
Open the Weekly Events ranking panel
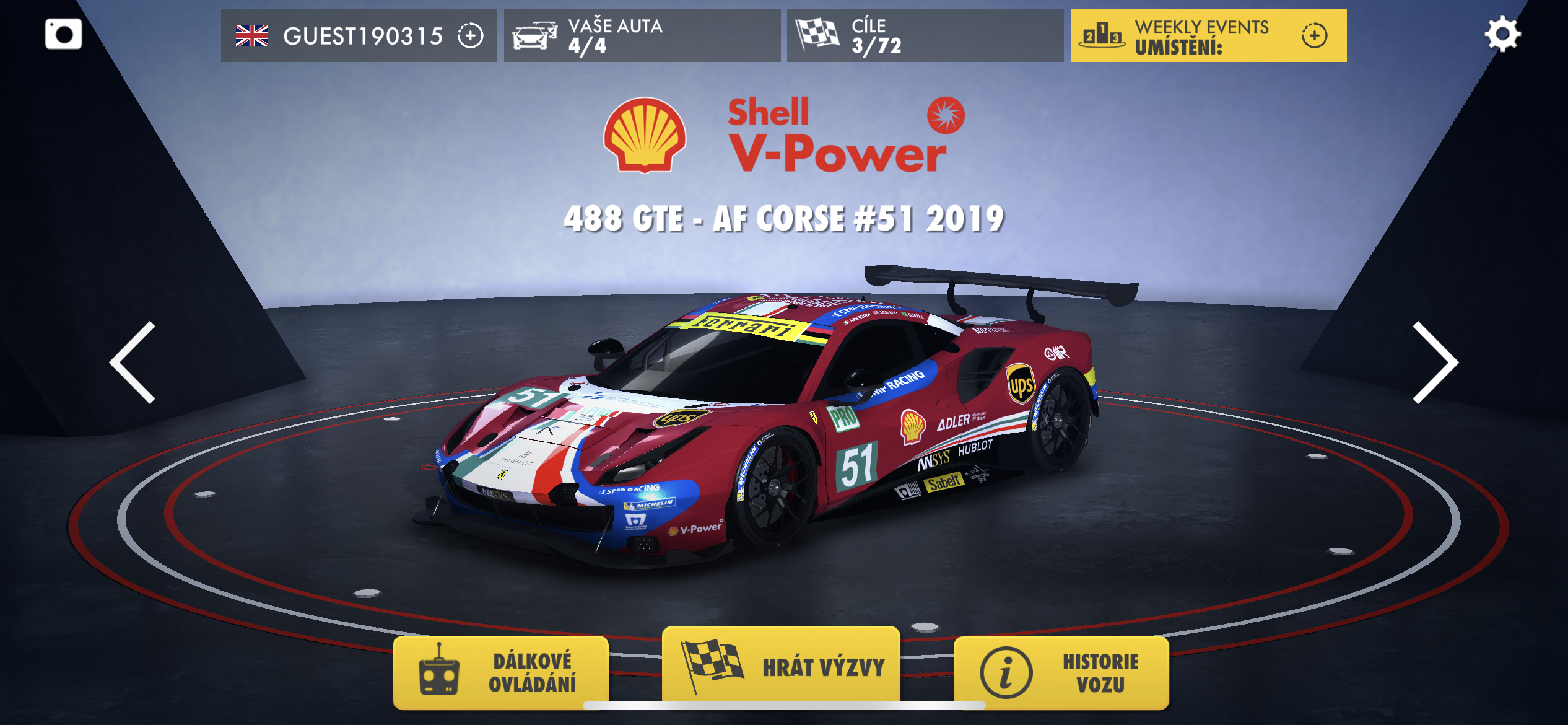coord(1208,36)
